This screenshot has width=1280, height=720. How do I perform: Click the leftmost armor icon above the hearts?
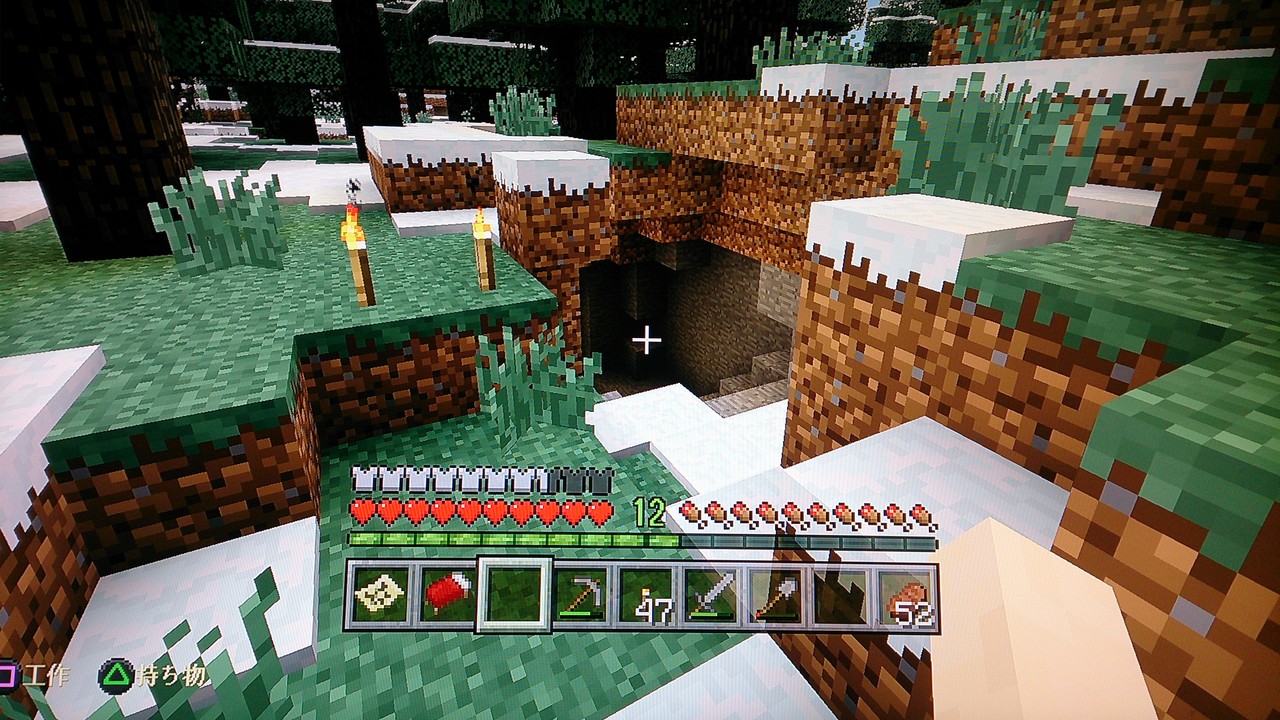click(362, 478)
